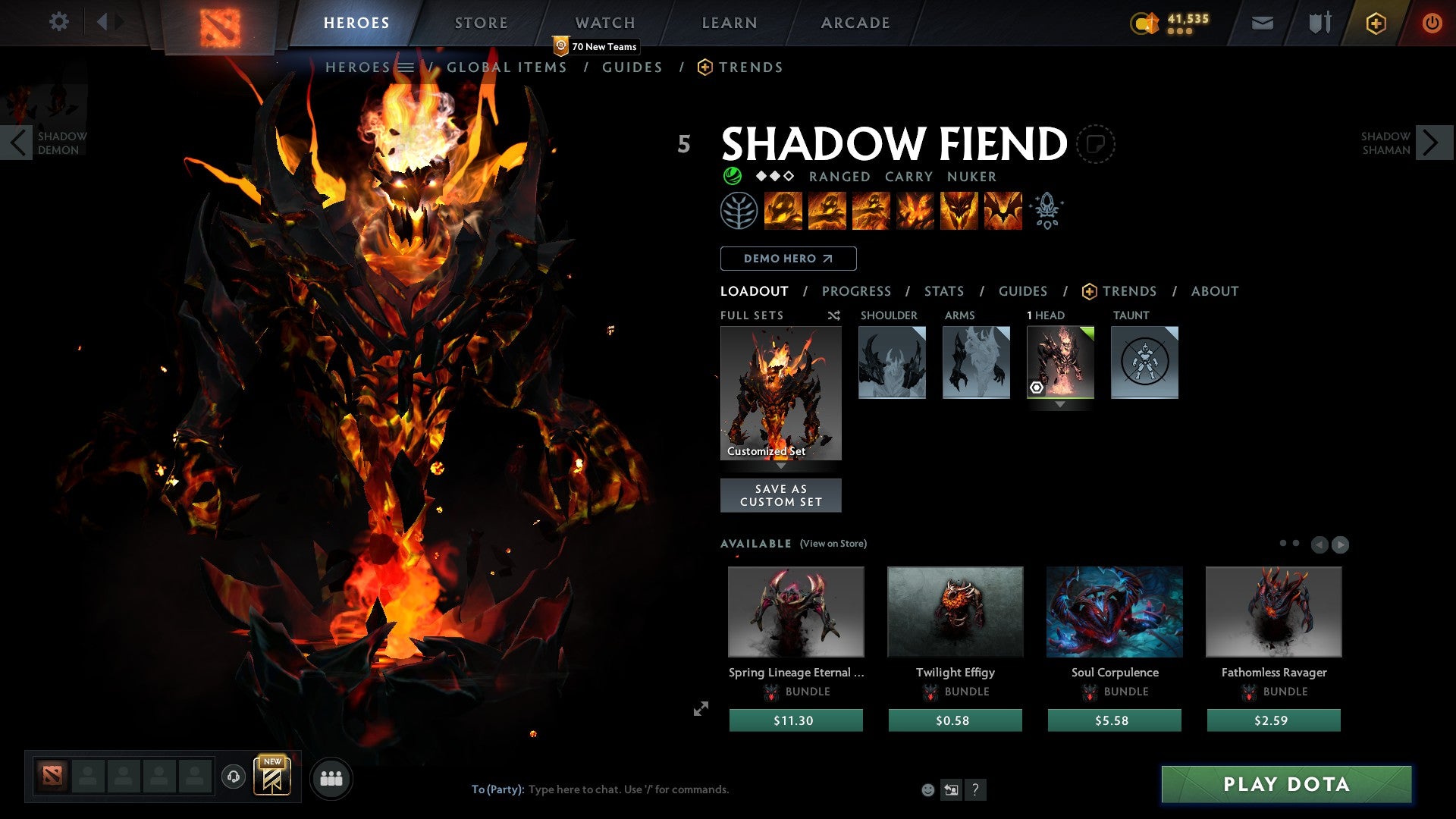This screenshot has height=819, width=1456.
Task: Select the Twilight Effigy bundle thumbnail
Action: coord(955,612)
